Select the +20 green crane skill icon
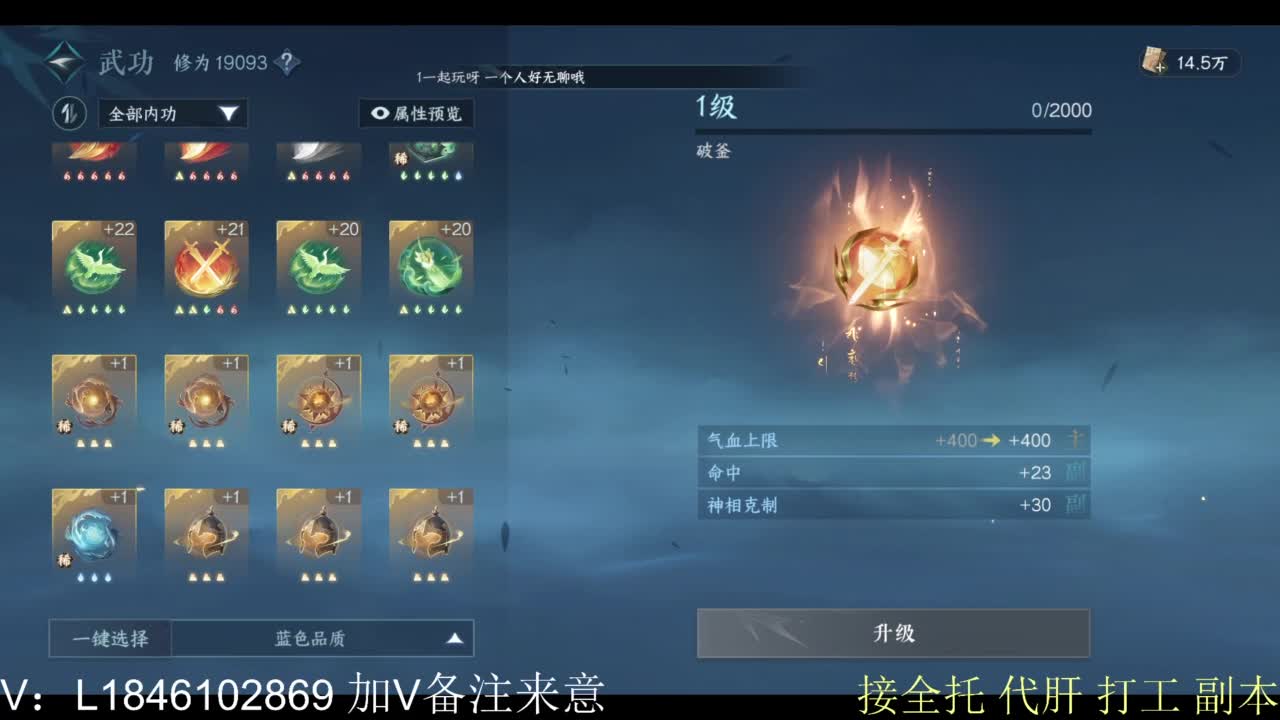Viewport: 1280px width, 720px height. tap(317, 265)
